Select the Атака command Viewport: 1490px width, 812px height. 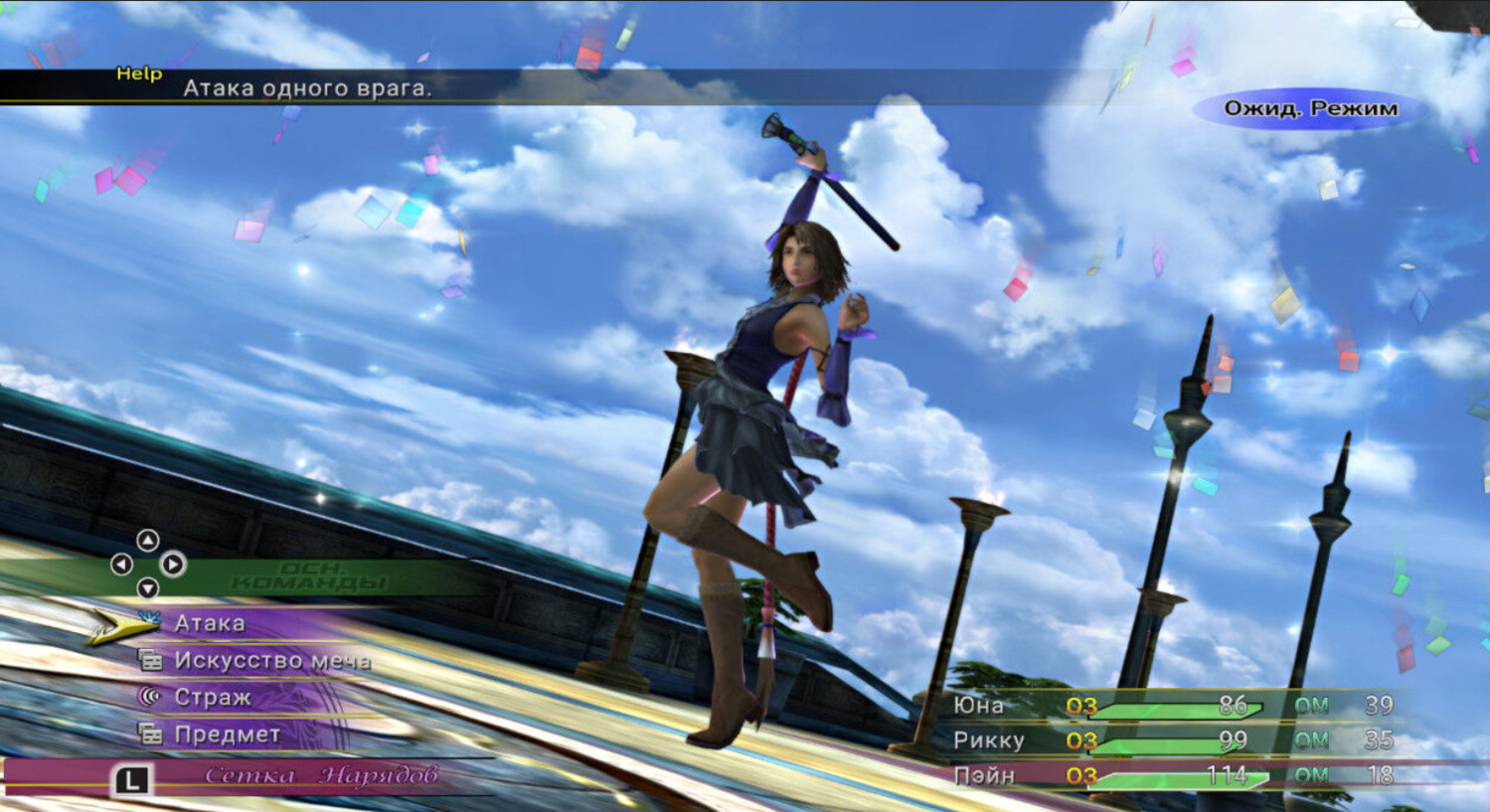pyautogui.click(x=210, y=623)
